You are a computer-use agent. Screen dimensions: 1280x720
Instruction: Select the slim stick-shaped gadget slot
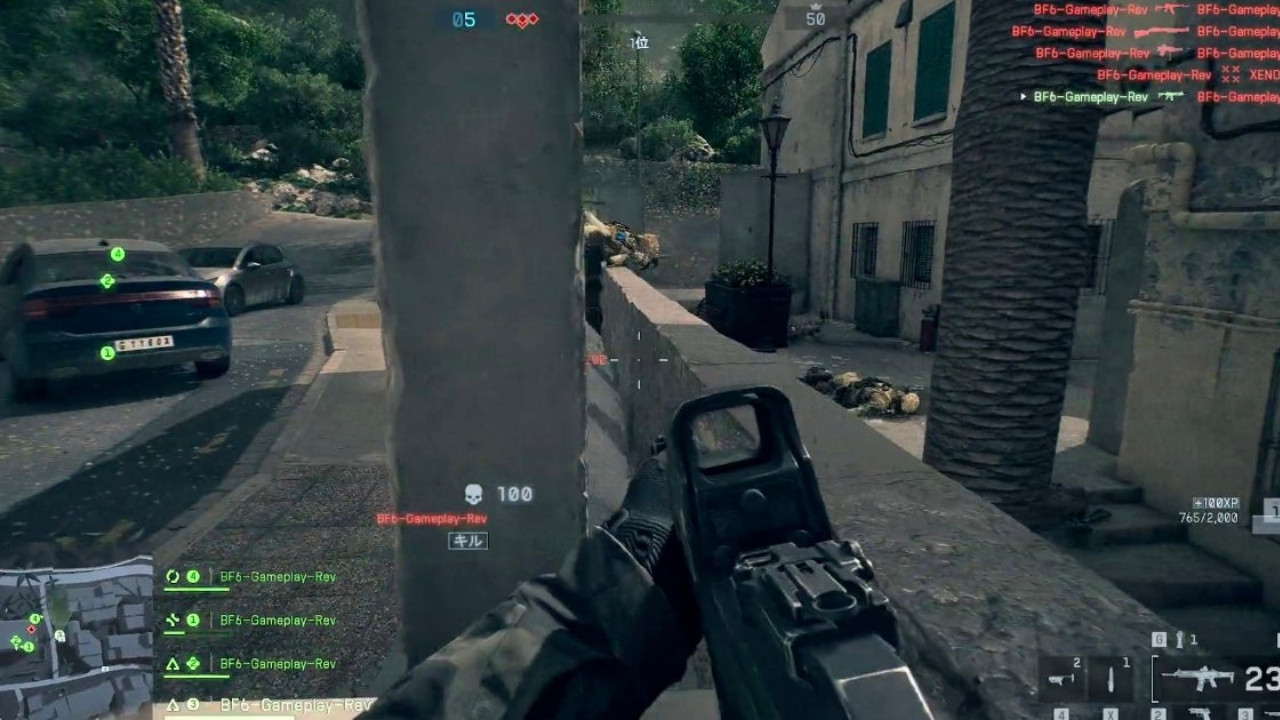[x=1111, y=680]
